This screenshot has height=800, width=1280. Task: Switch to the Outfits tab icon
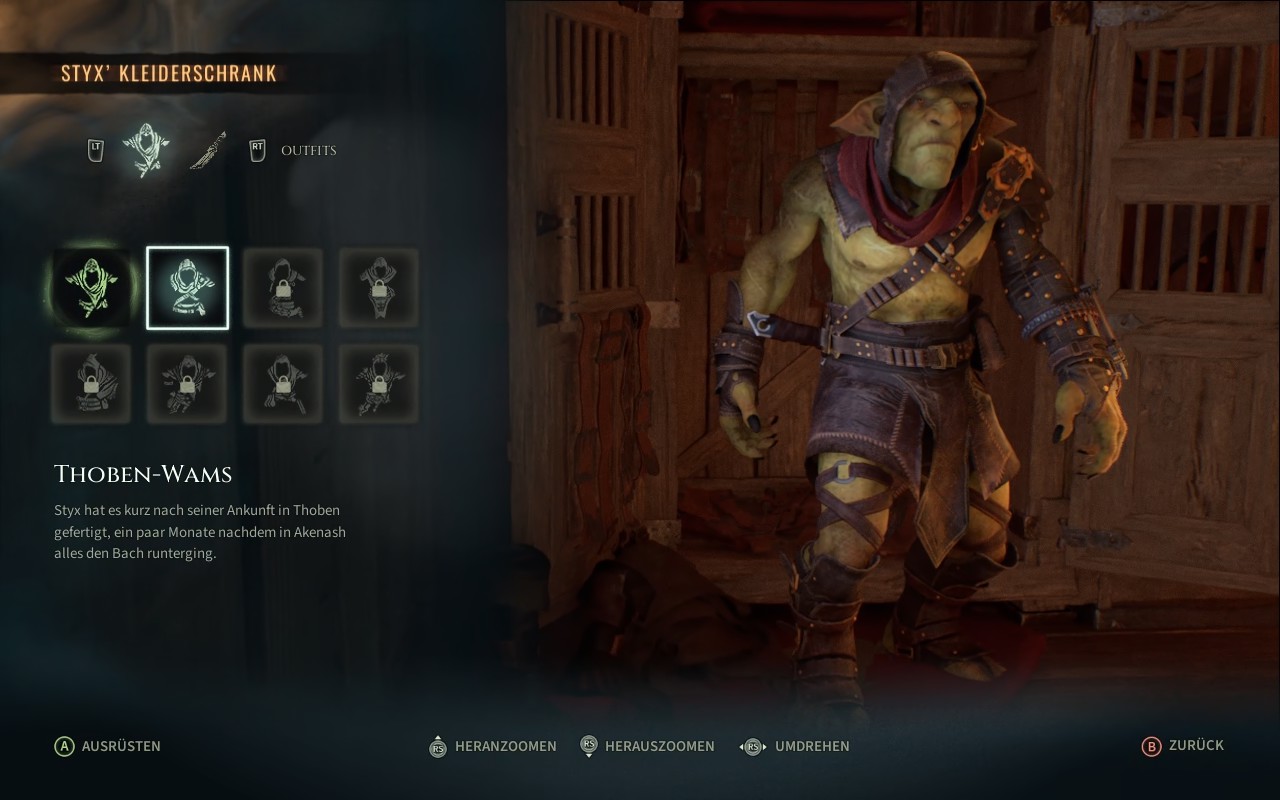point(145,151)
